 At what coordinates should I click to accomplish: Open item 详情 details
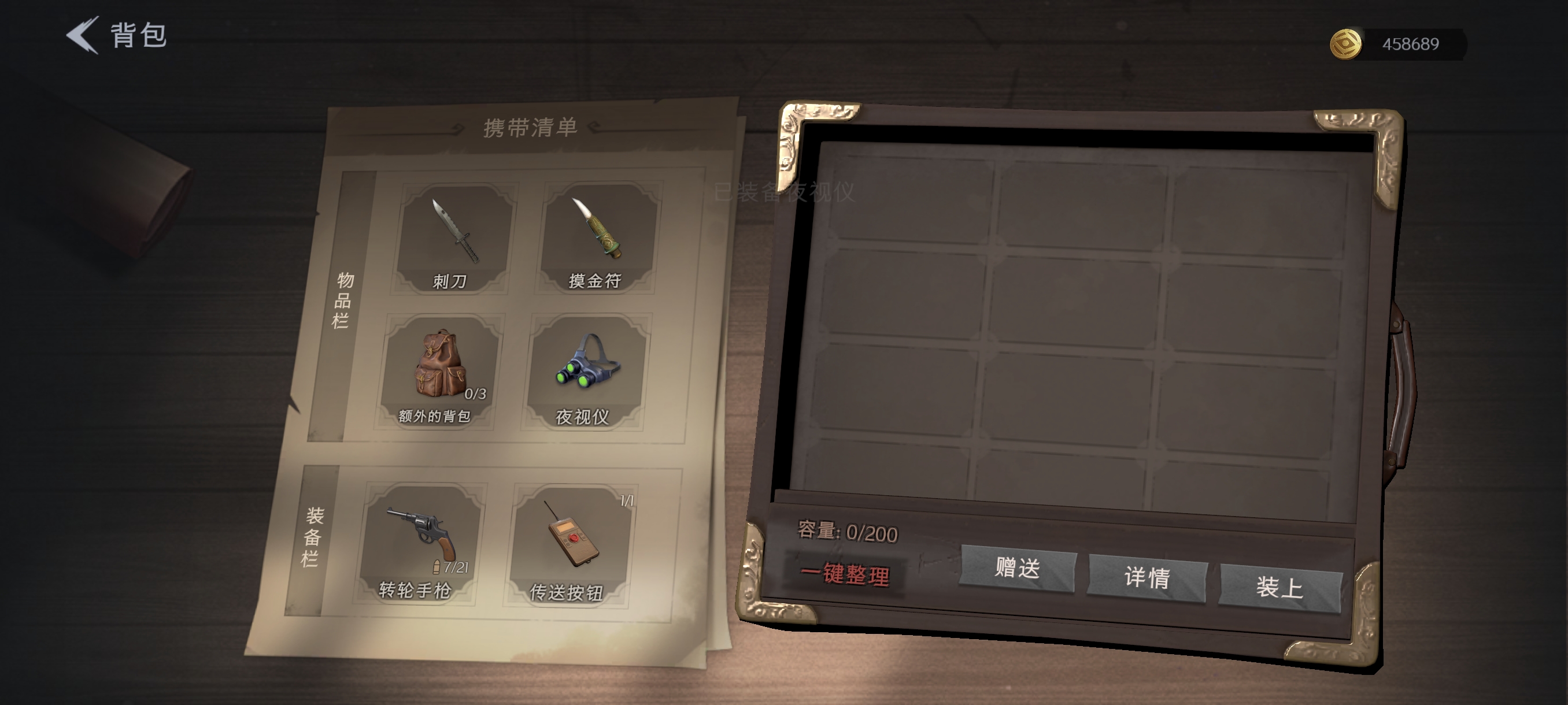click(x=1147, y=578)
